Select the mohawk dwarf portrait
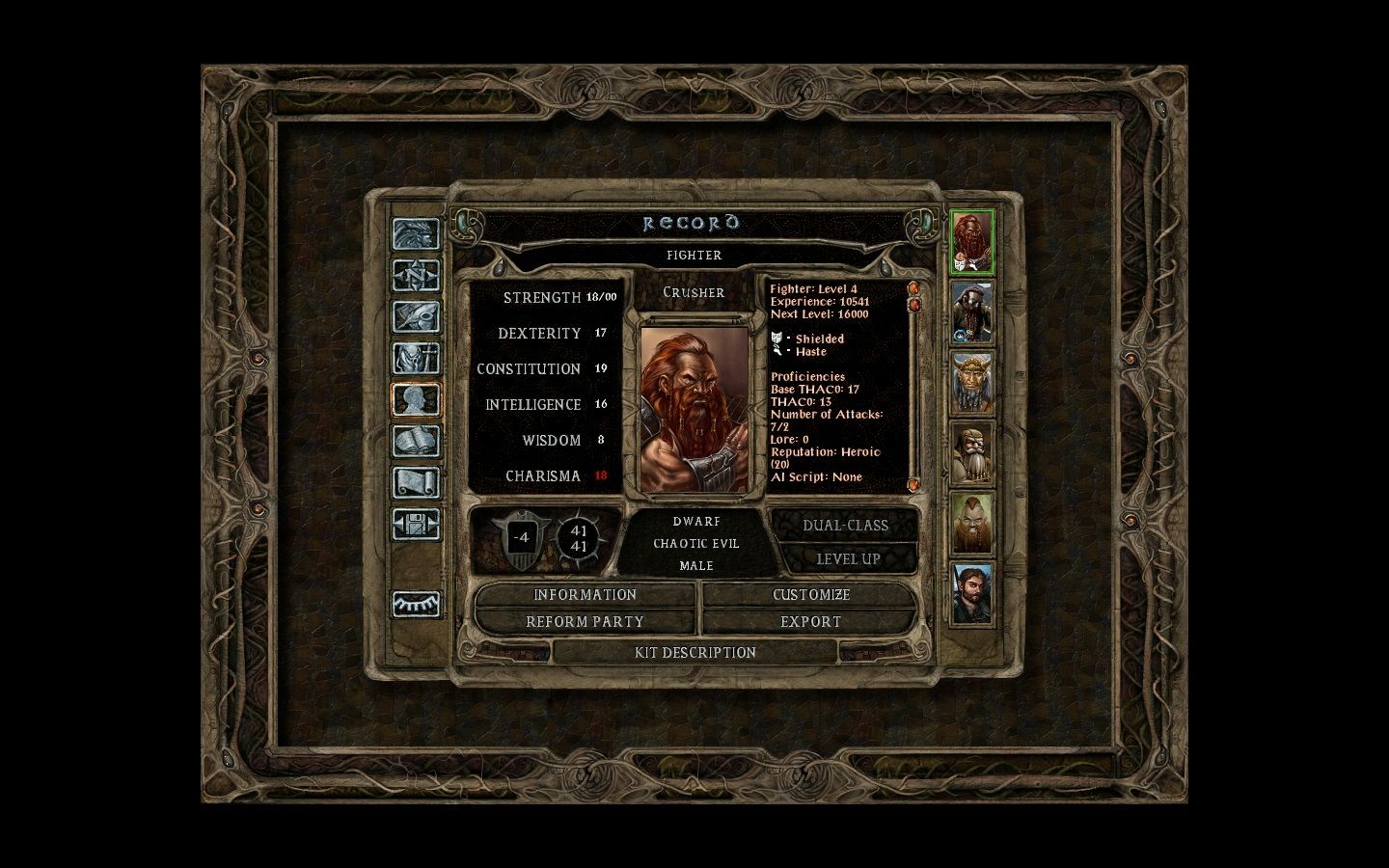The width and height of the screenshot is (1389, 868). coord(972,523)
